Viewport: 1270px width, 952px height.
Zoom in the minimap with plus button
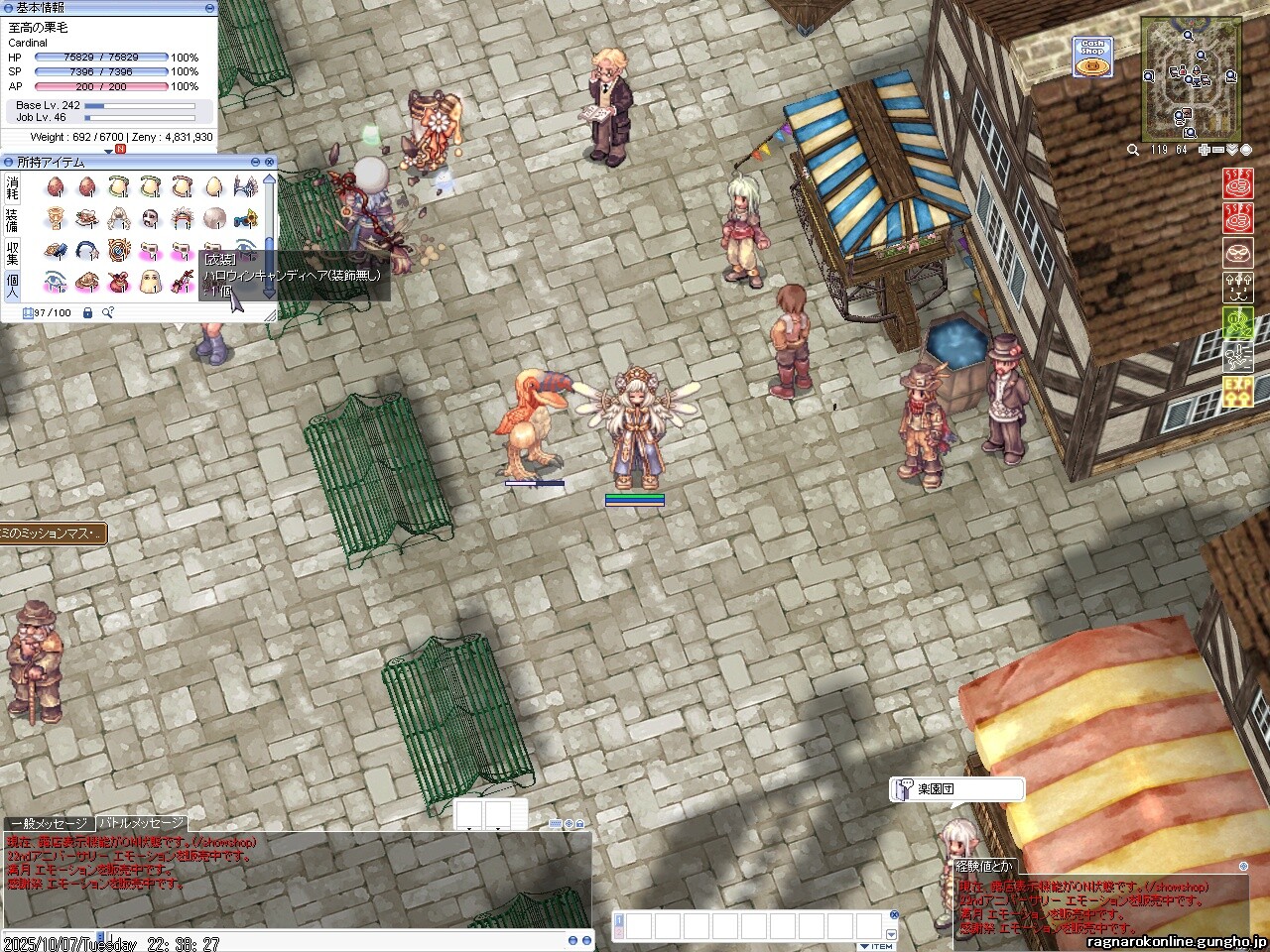[x=1205, y=150]
